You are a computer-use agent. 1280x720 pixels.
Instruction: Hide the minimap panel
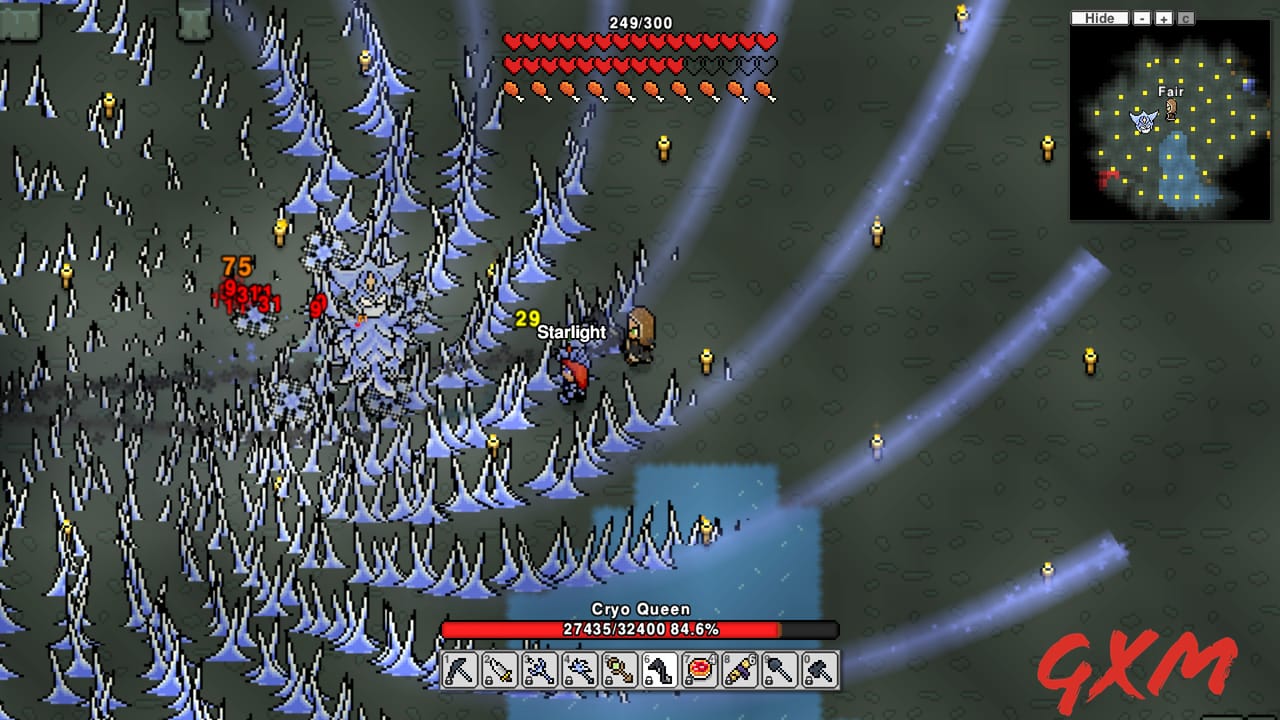[x=1099, y=18]
